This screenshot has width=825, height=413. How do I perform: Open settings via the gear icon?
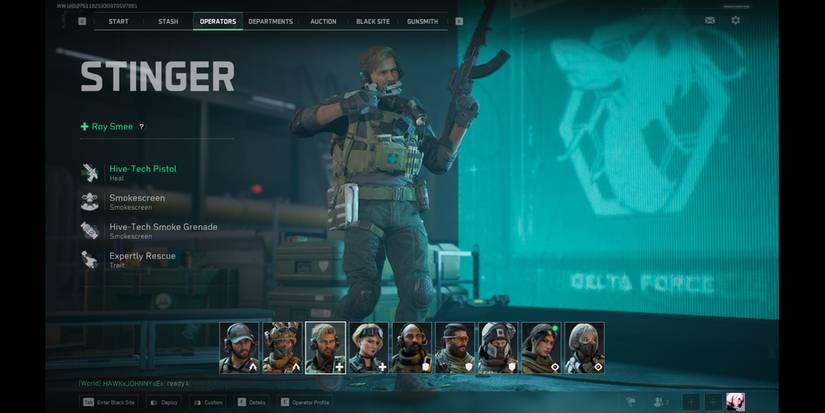[736, 20]
